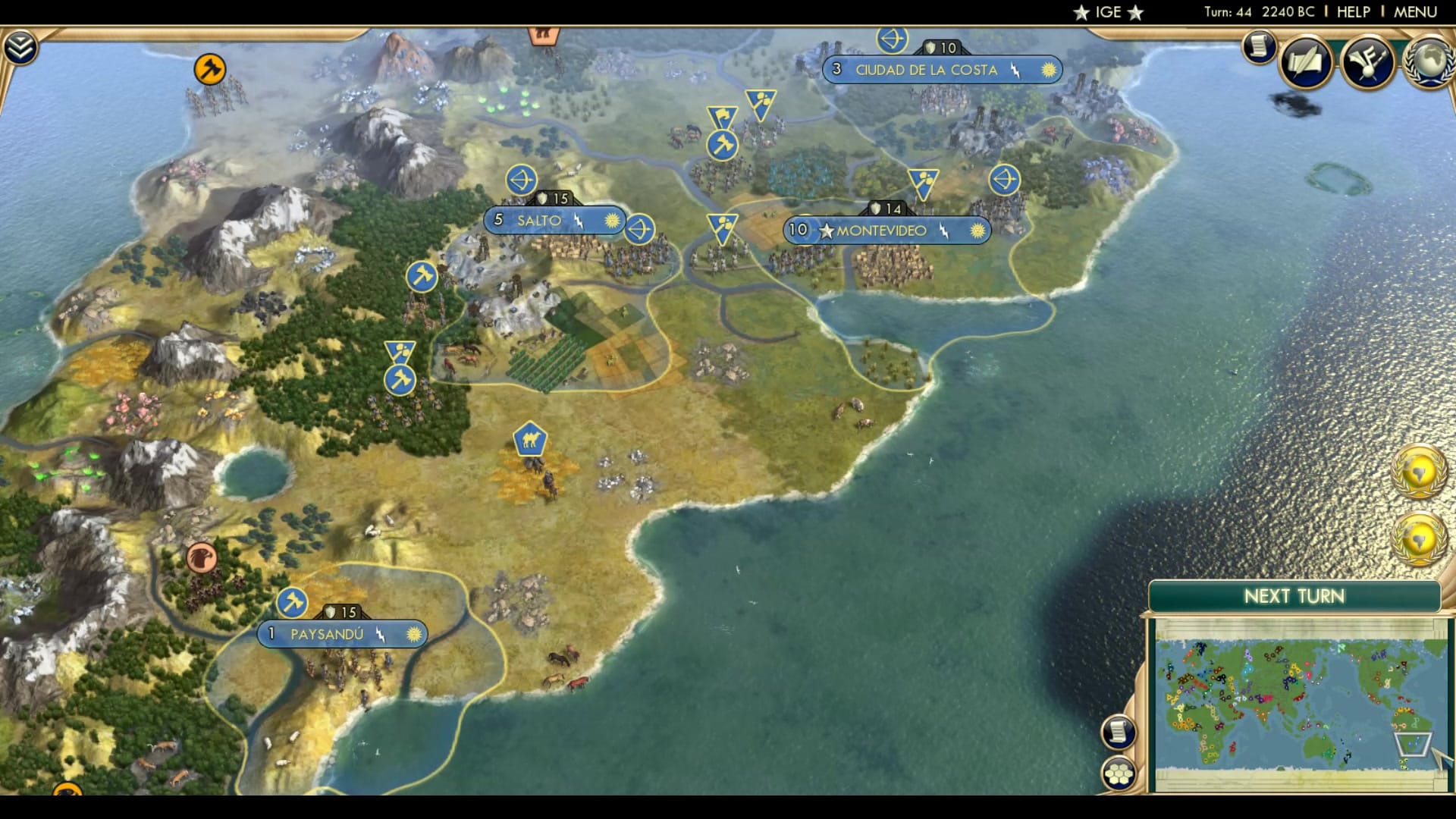This screenshot has width=1456, height=819.
Task: Click IGE in the top bar
Action: pyautogui.click(x=1107, y=11)
